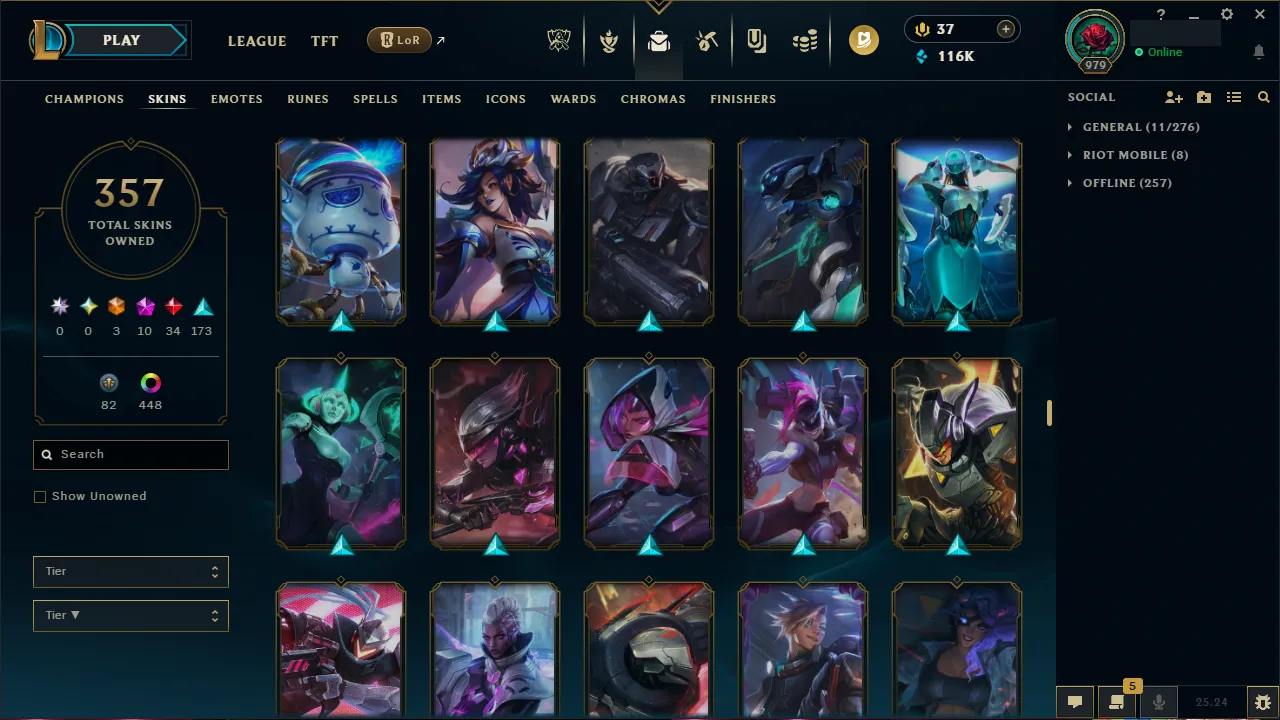Image resolution: width=1280 pixels, height=720 pixels.
Task: Open the Esports Worlds icon
Action: (x=559, y=40)
